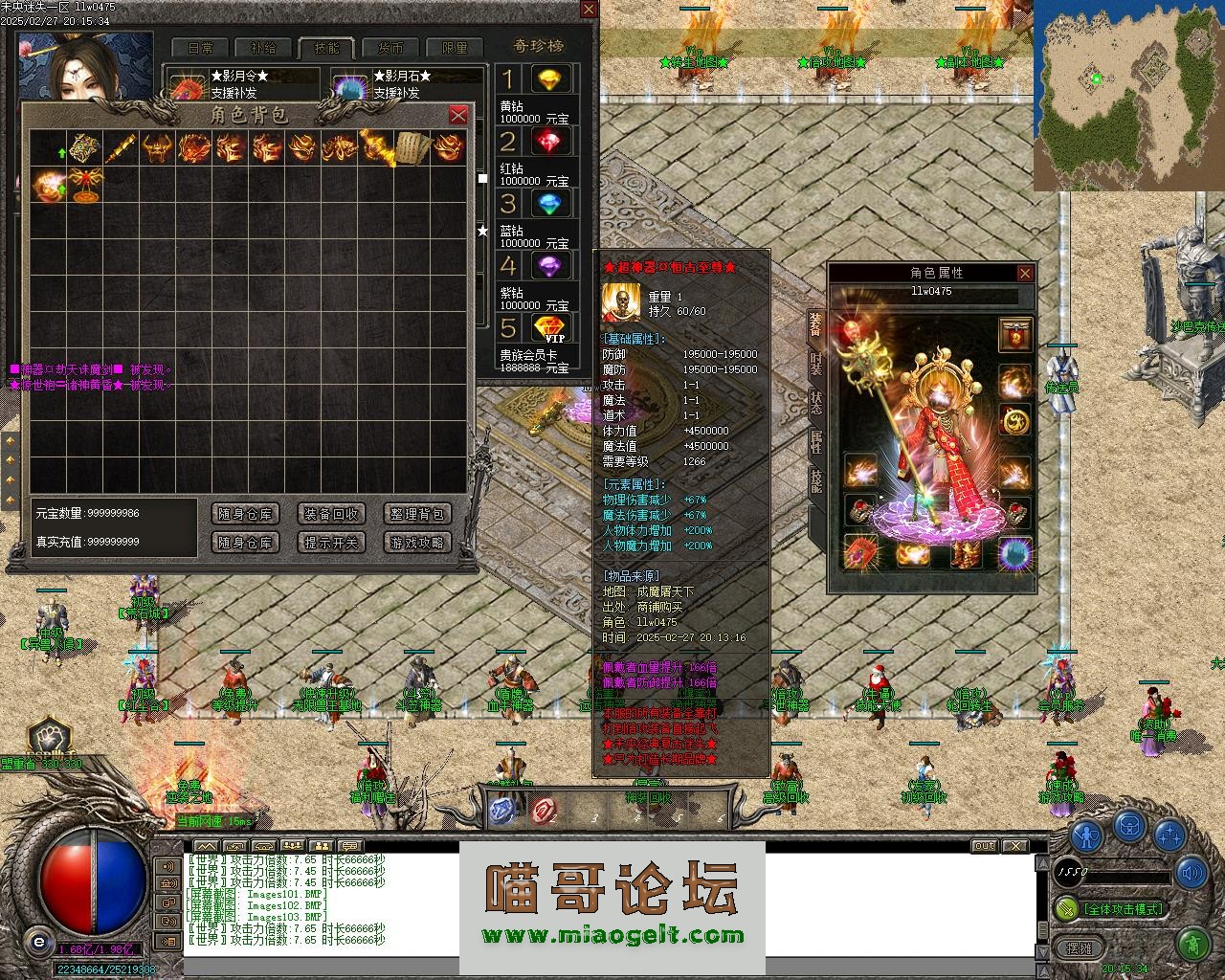
Task: Select the 货币 tab
Action: (x=390, y=48)
